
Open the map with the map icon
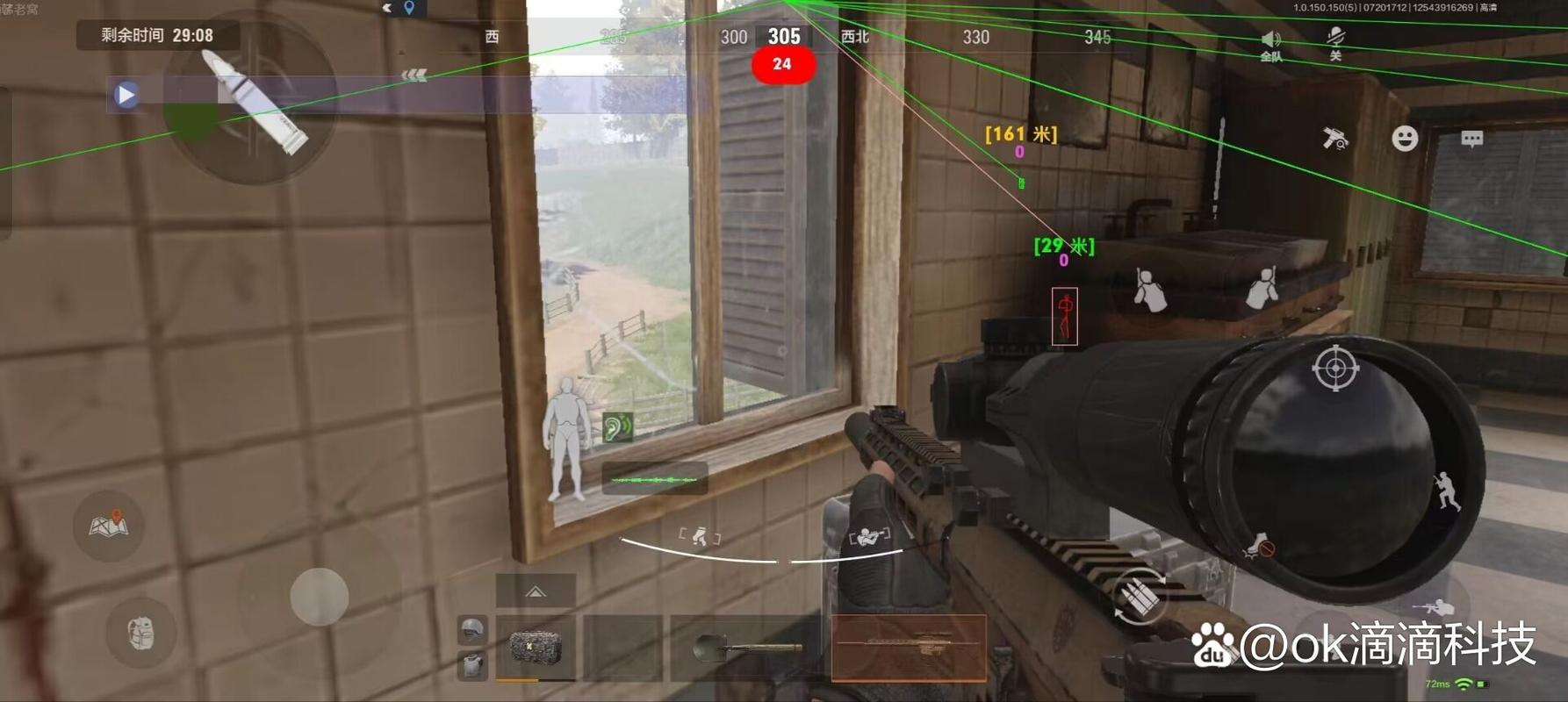coord(109,525)
